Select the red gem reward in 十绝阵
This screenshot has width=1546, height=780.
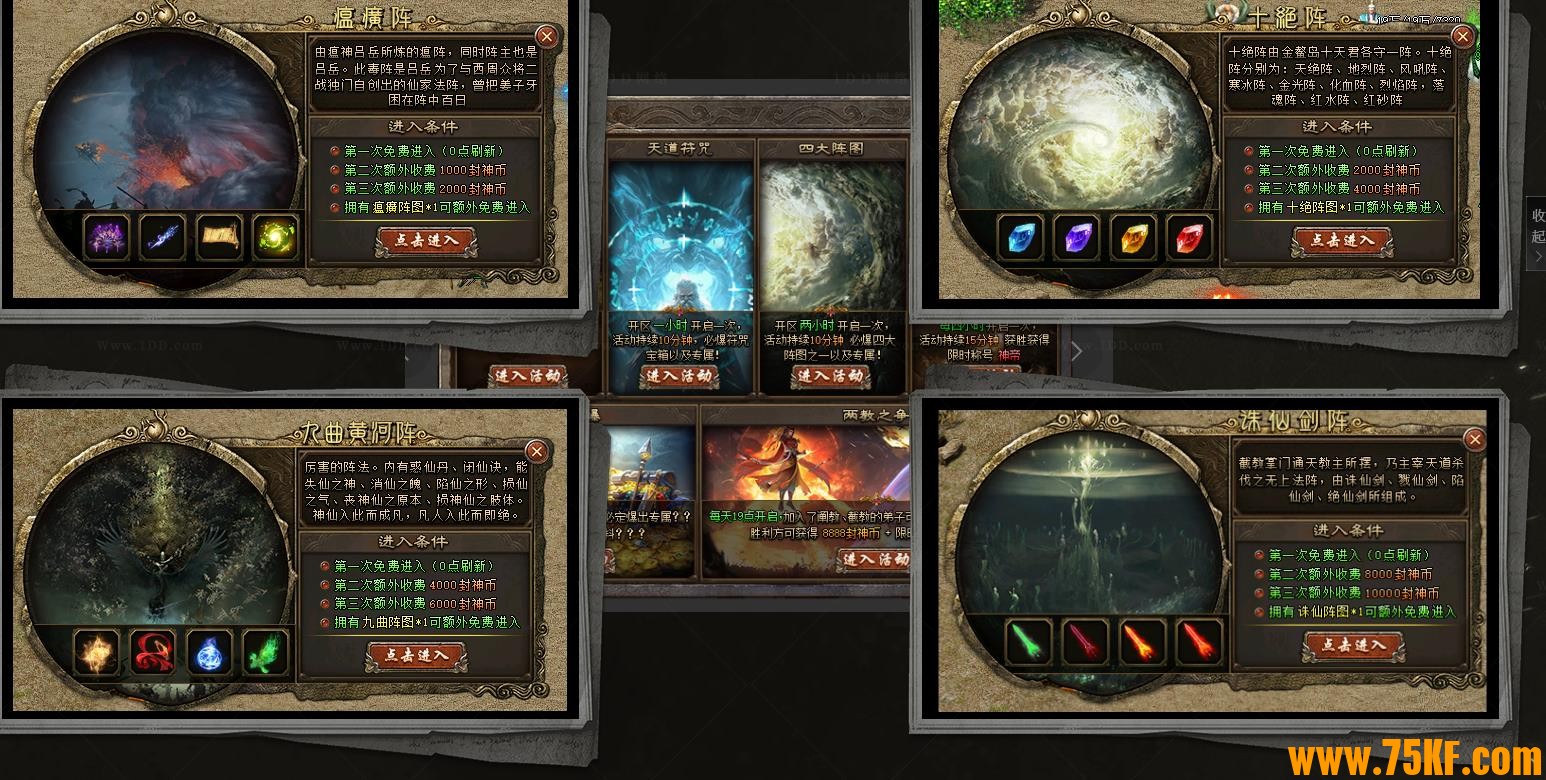1190,239
